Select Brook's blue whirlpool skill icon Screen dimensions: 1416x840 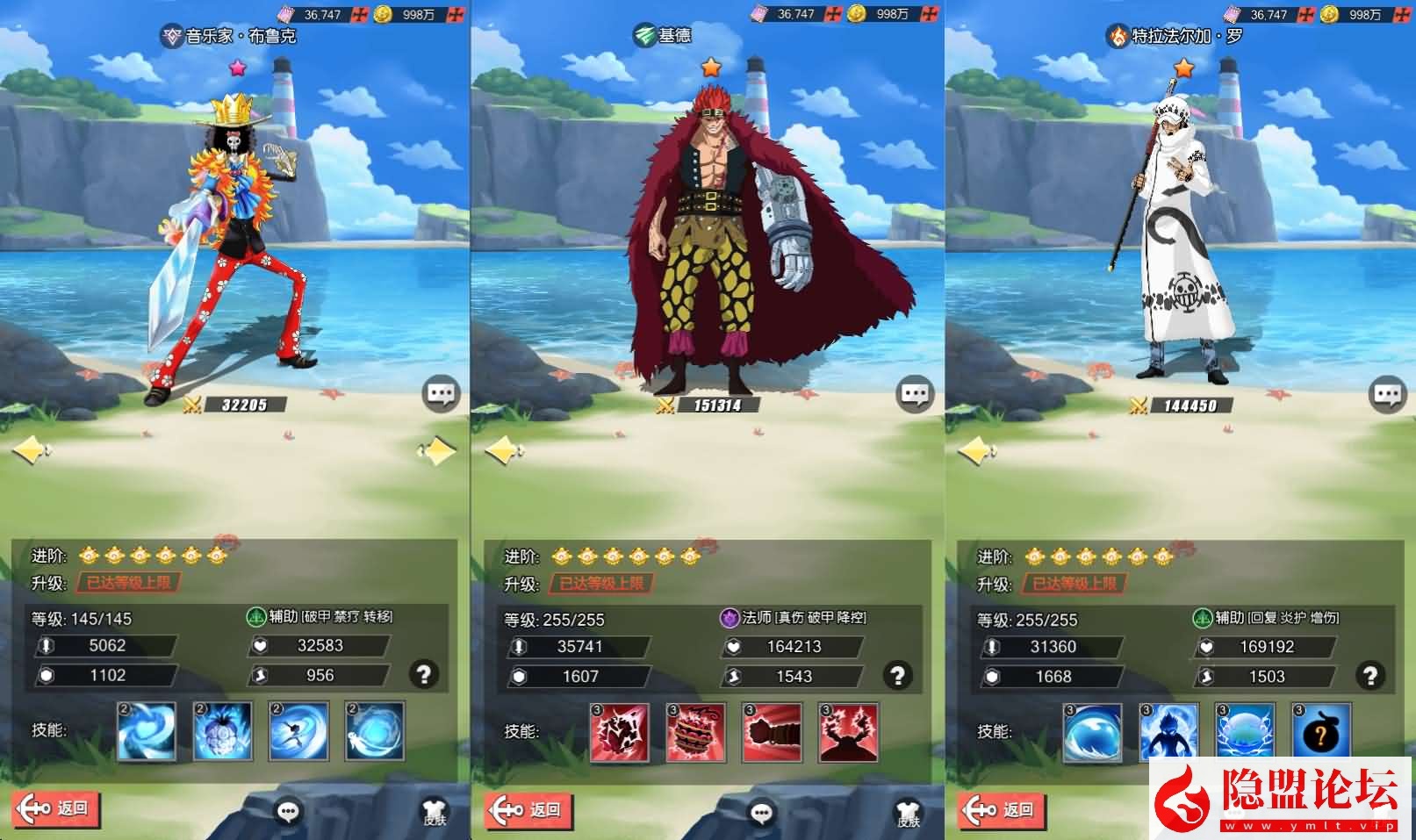147,731
